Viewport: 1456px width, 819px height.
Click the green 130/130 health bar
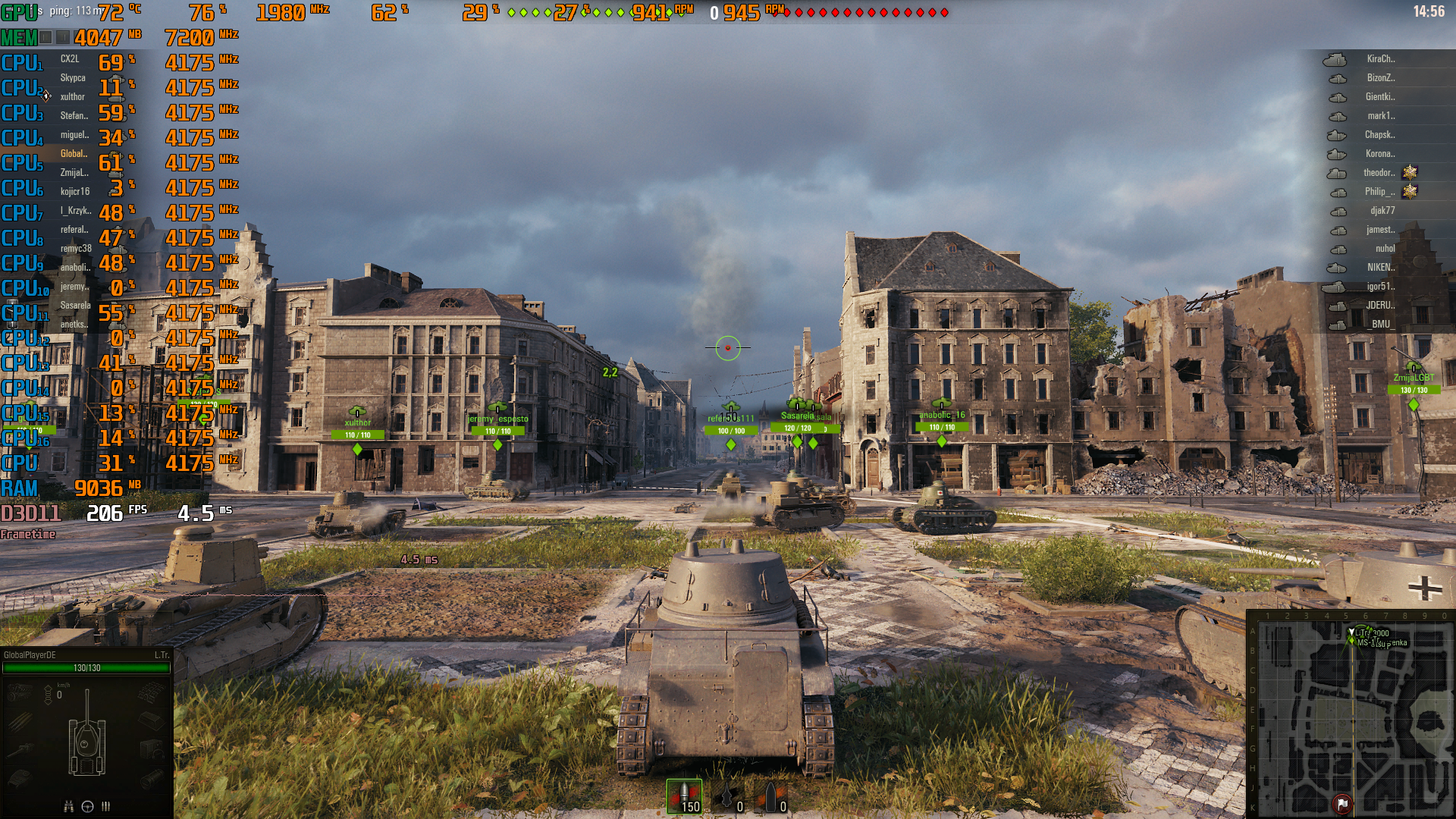click(86, 668)
